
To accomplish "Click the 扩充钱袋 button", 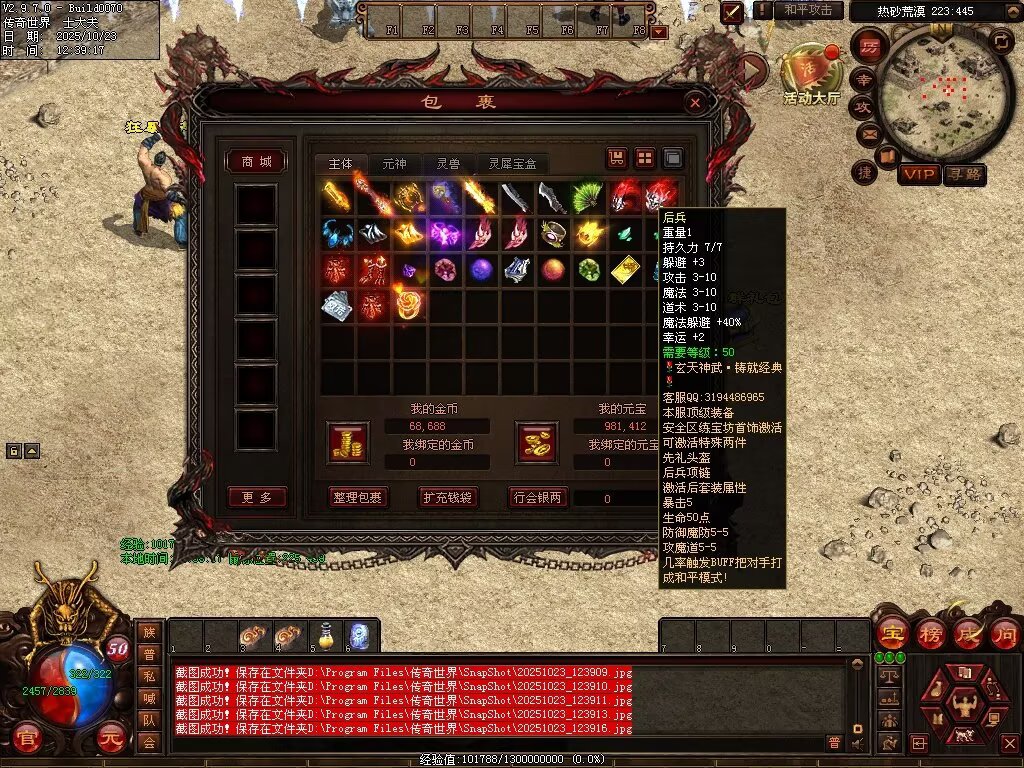I will [x=447, y=497].
